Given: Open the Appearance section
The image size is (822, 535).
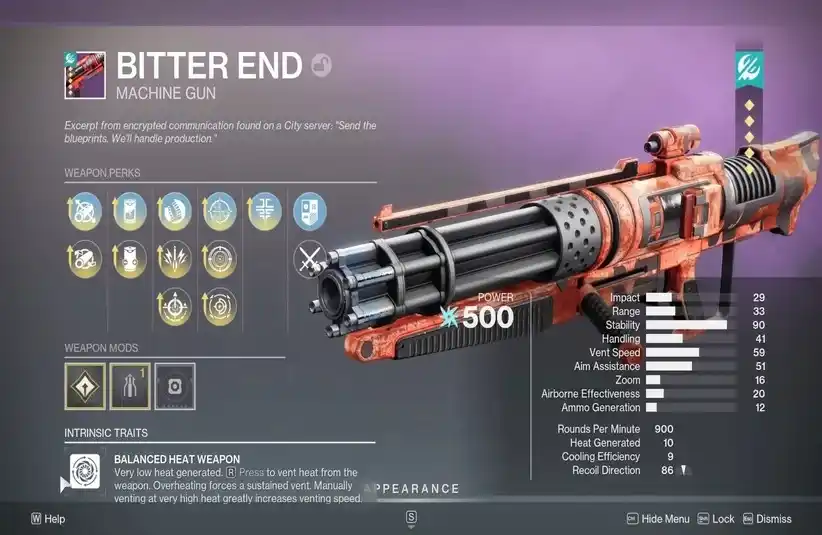Looking at the screenshot, I should pos(415,489).
